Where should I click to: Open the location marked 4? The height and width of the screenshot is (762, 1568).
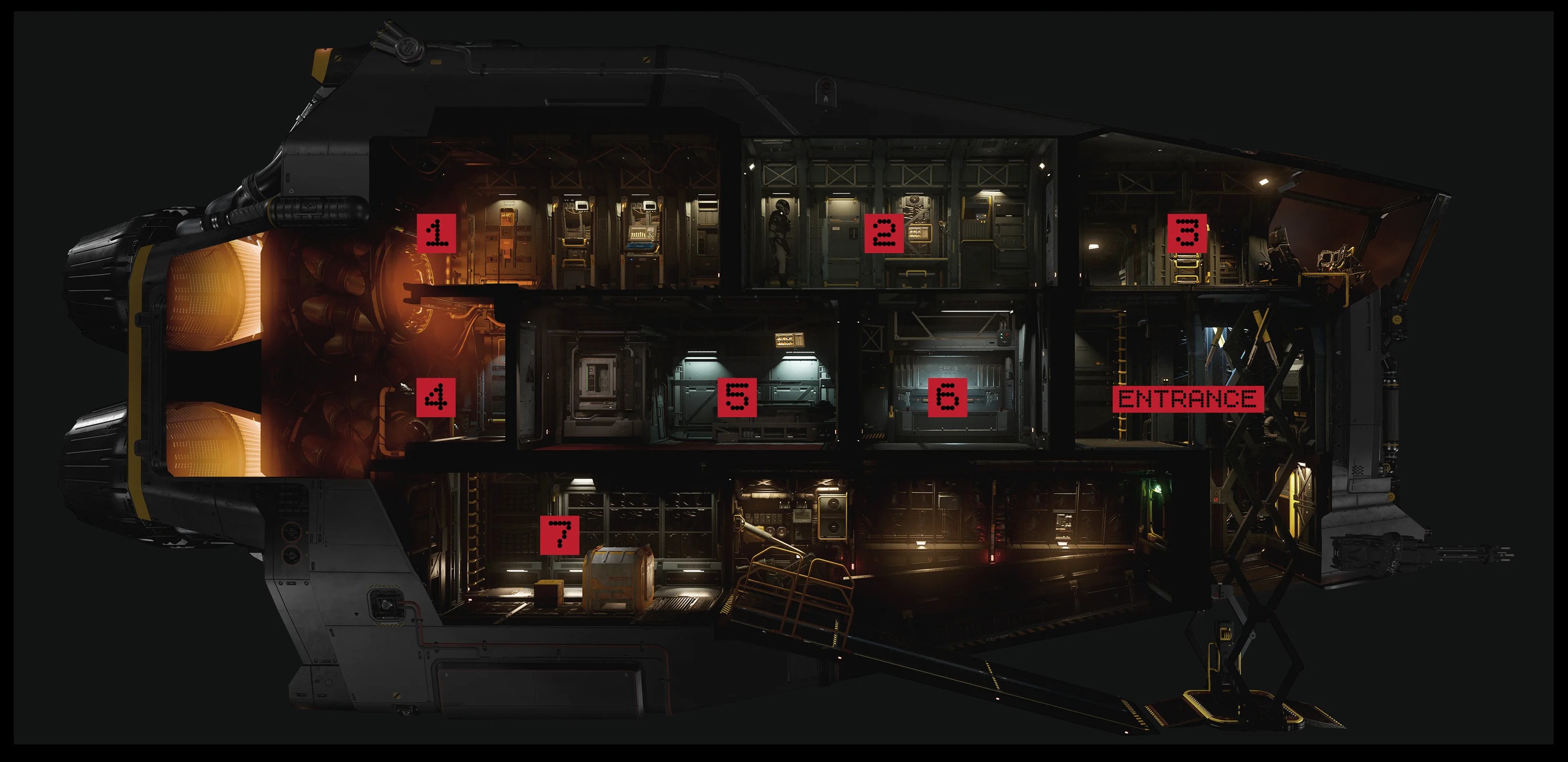click(x=436, y=397)
